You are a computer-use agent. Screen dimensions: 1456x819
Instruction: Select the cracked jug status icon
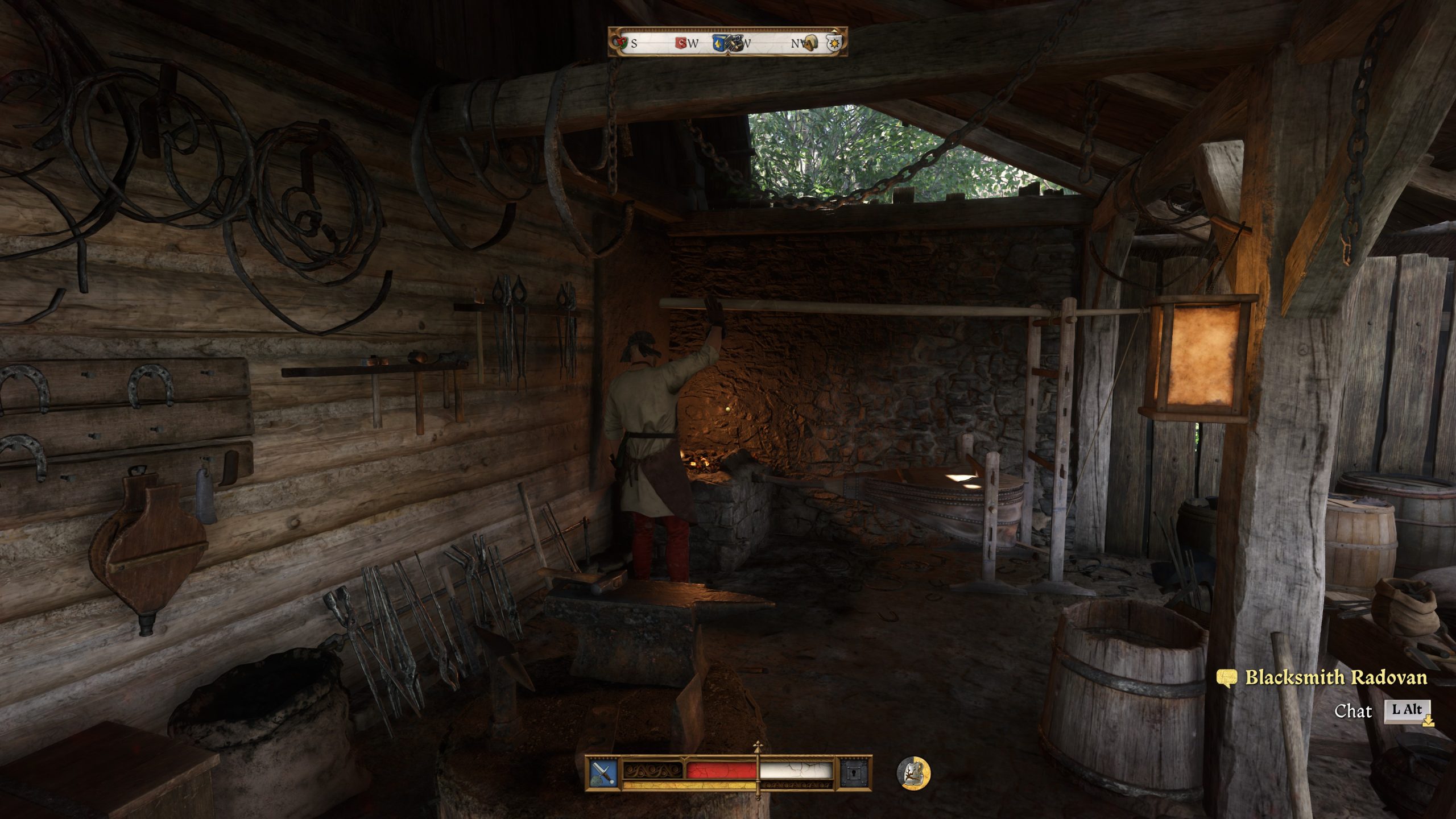[913, 773]
